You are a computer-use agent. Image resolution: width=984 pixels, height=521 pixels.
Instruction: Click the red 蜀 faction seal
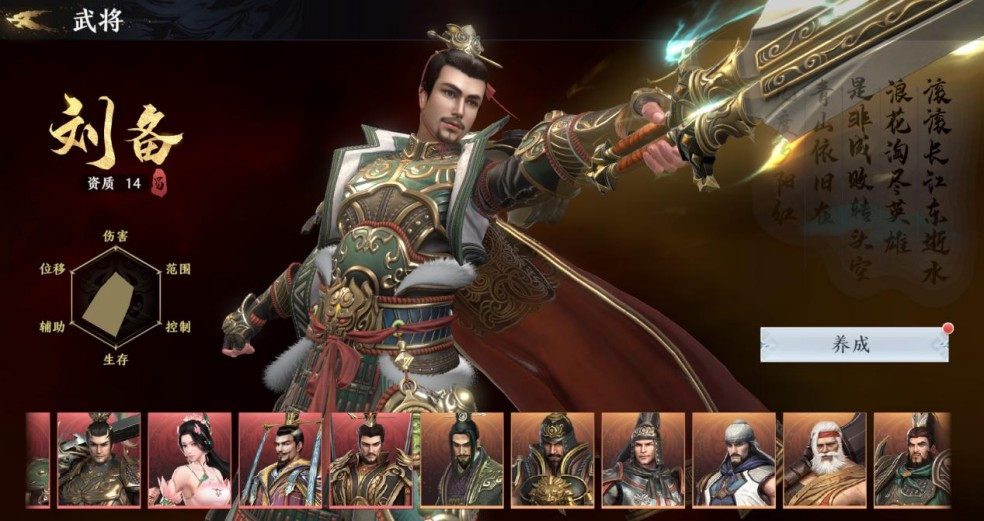159,184
